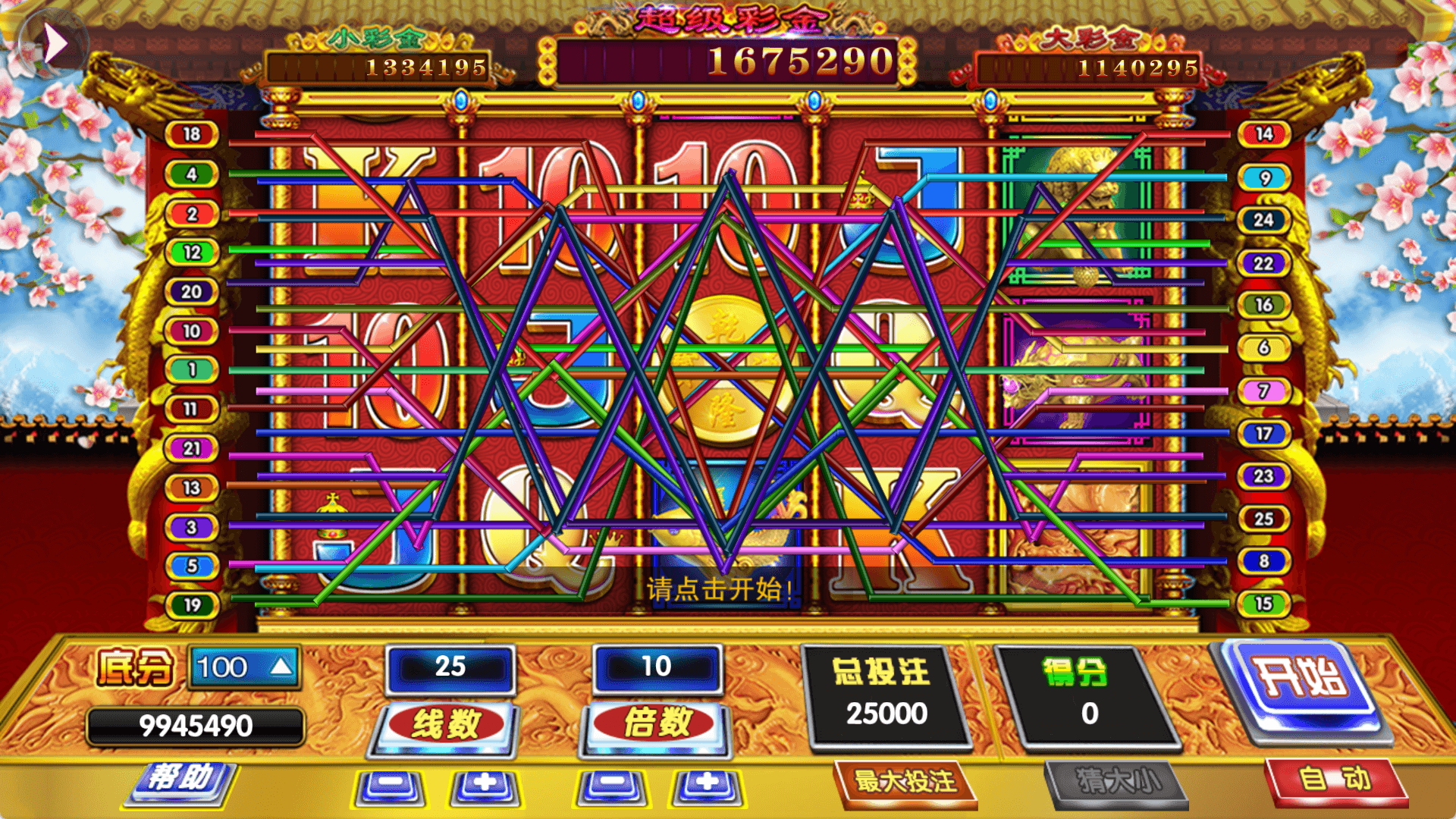Screen dimensions: 1456x819
Task: Select maximum bet via 最大投注
Action: coord(905,782)
